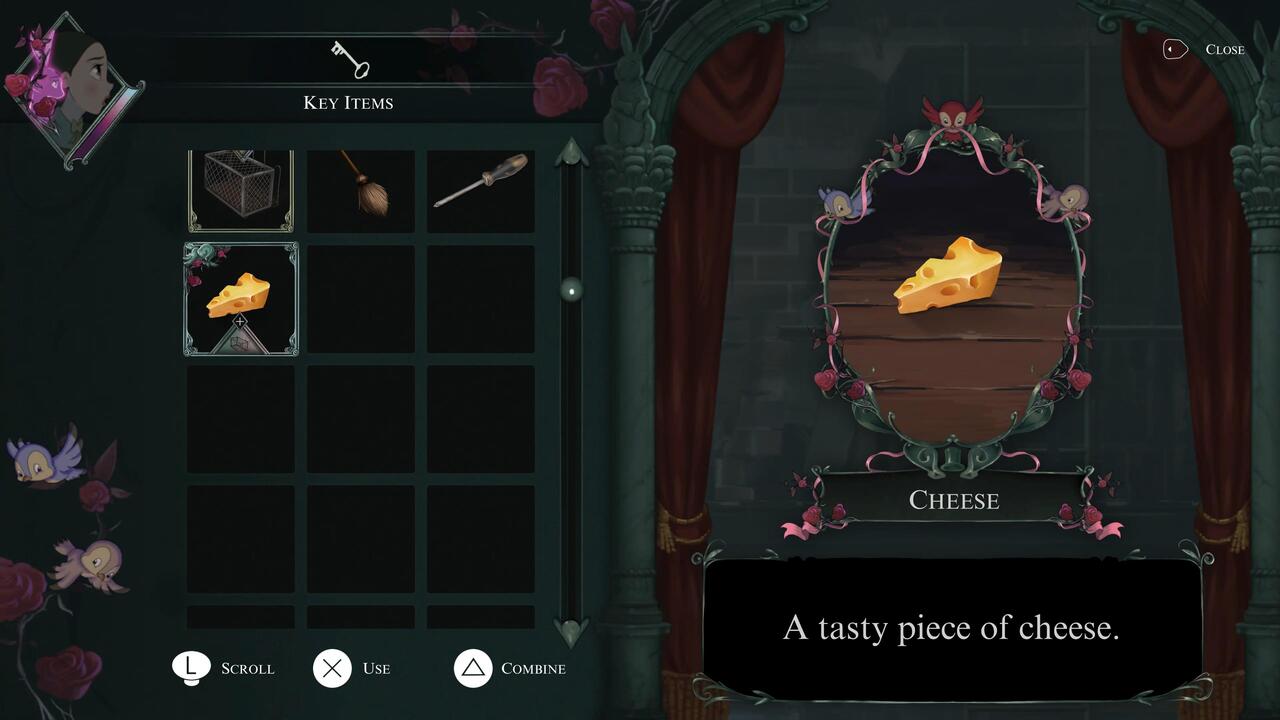The height and width of the screenshot is (720, 1280).
Task: Click the inventory scrollbar's up arrow
Action: point(571,153)
